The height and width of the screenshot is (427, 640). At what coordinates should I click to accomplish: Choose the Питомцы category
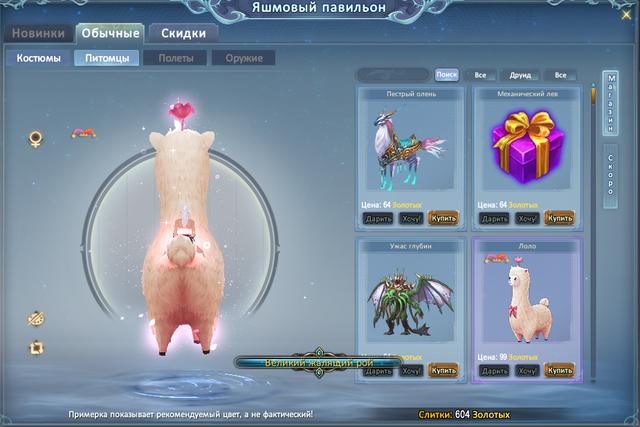pos(105,58)
